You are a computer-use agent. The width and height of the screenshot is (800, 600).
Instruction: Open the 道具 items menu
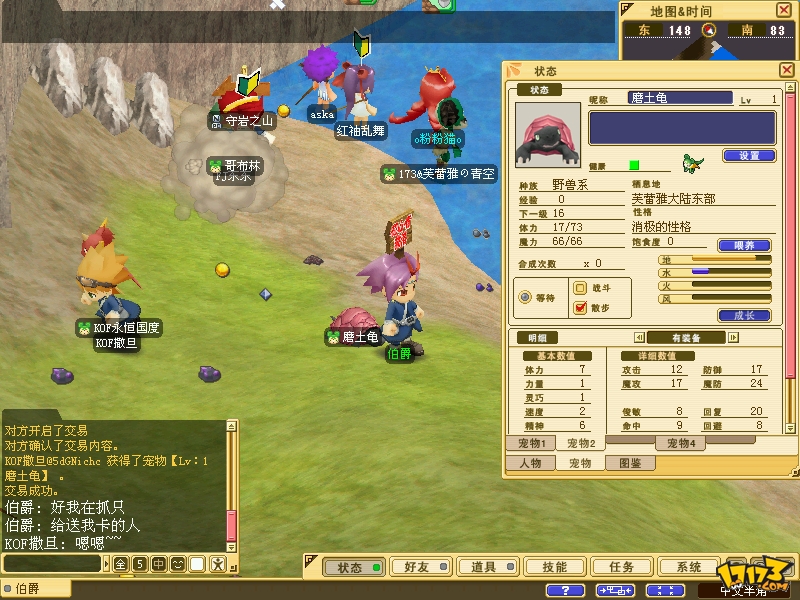(484, 567)
